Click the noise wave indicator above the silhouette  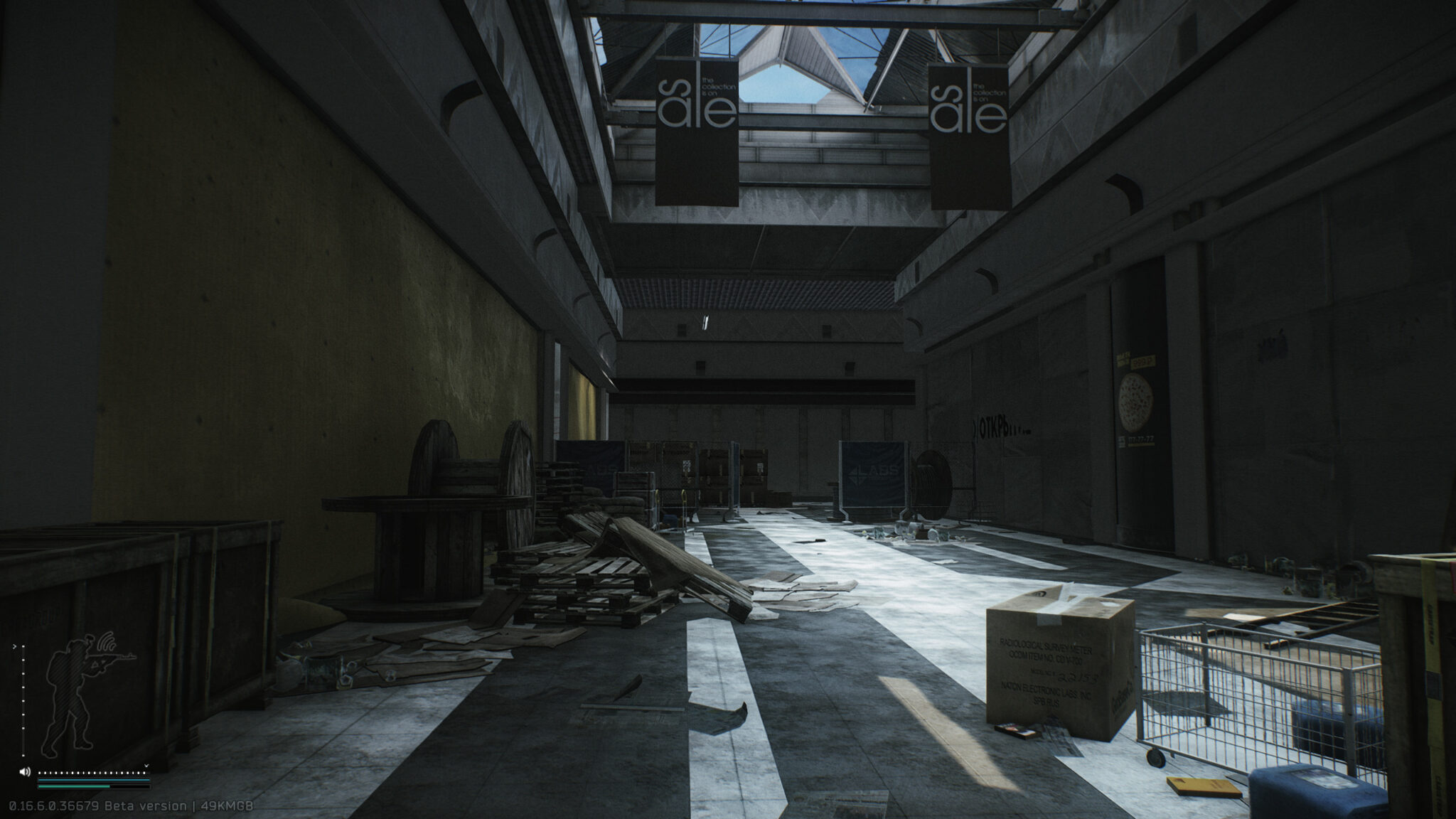tap(106, 641)
